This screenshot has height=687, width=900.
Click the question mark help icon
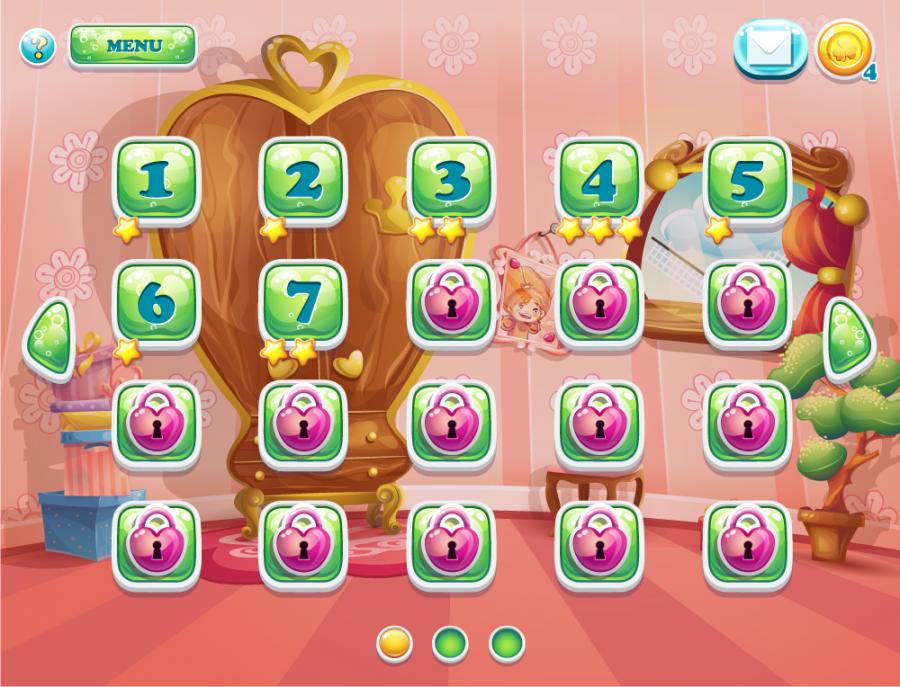[38, 46]
